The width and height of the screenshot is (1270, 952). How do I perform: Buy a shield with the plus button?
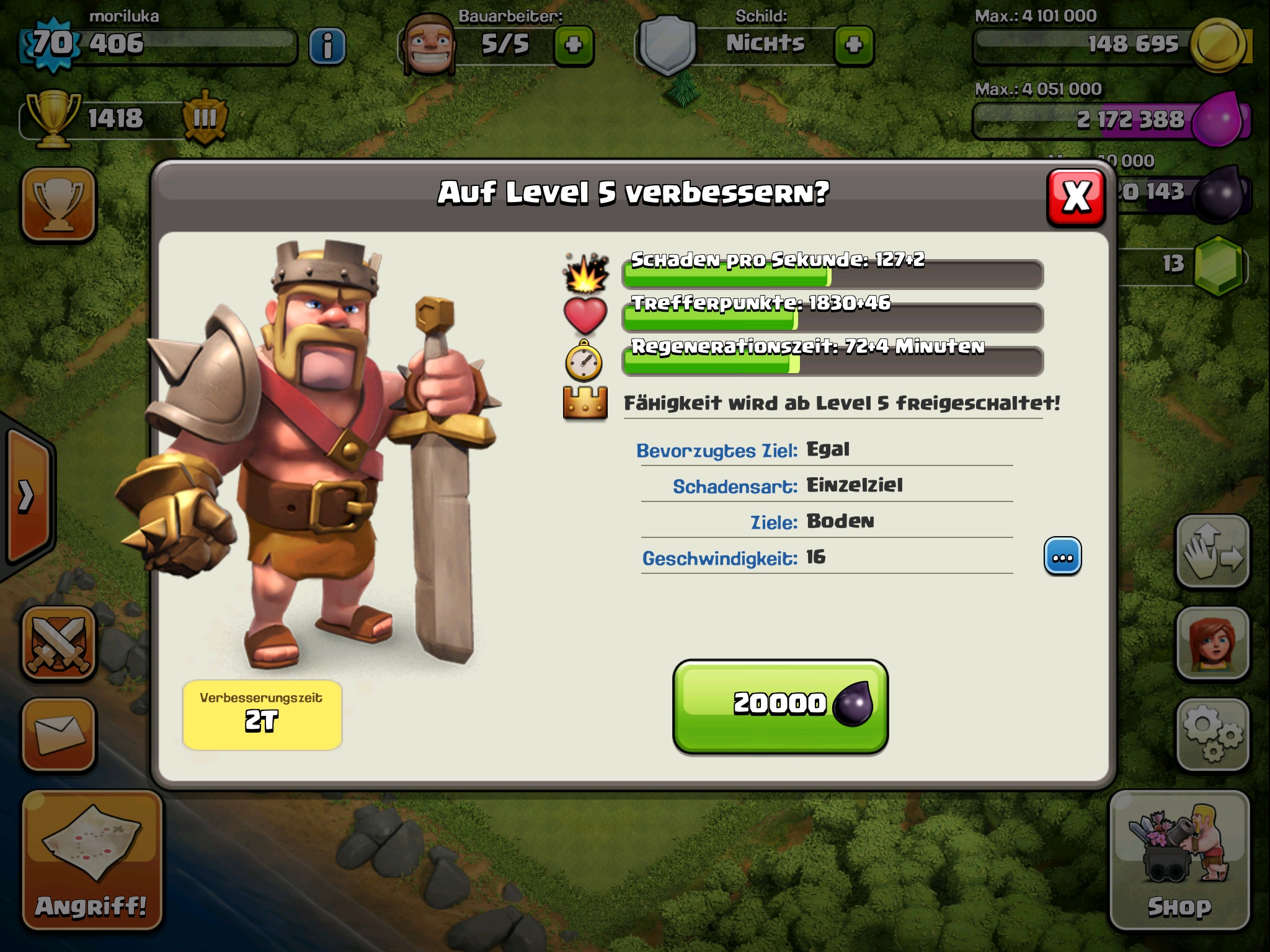tap(853, 45)
